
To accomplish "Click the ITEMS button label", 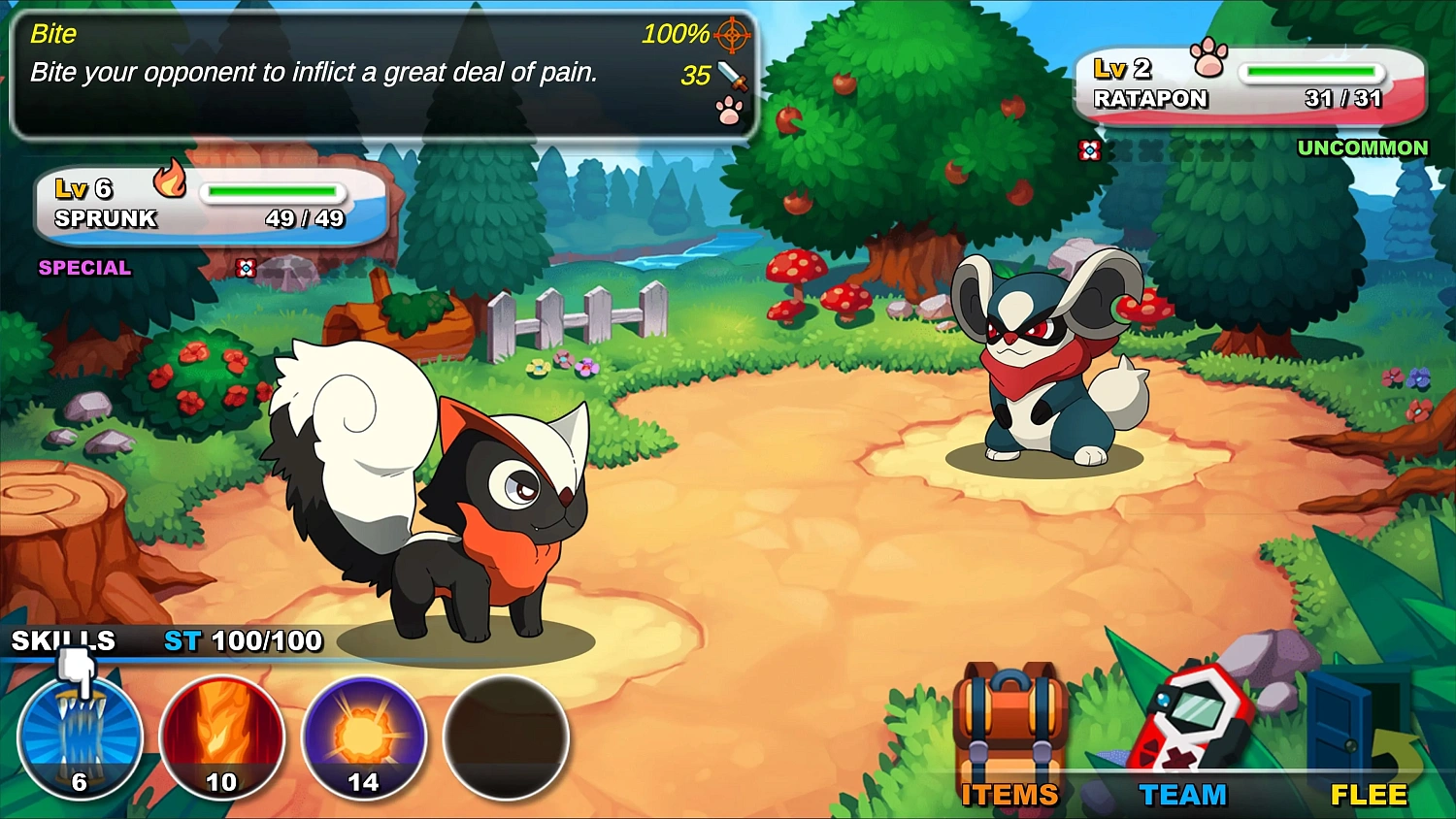I will click(1009, 794).
